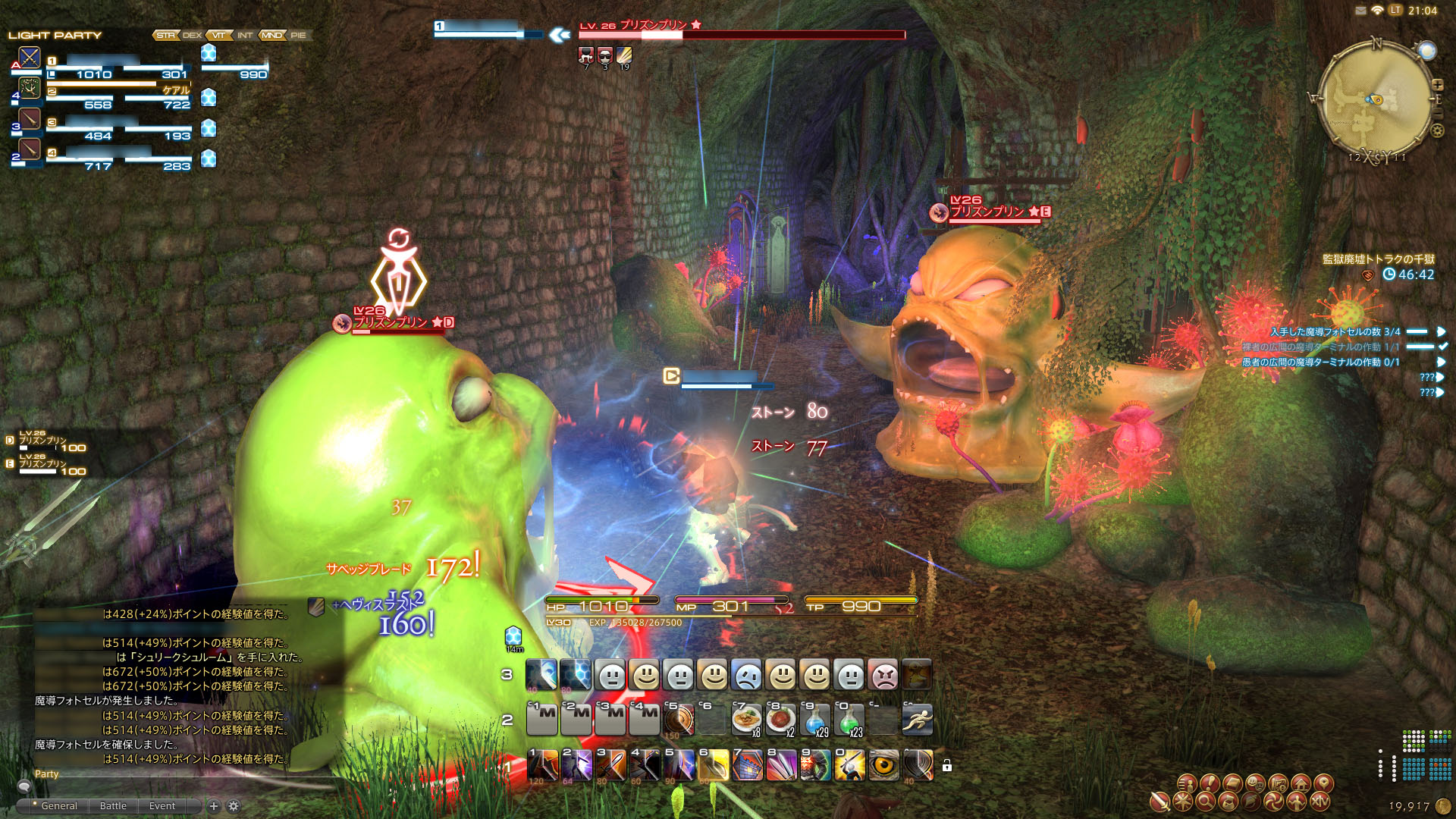Open minimap settings gear

(1437, 130)
